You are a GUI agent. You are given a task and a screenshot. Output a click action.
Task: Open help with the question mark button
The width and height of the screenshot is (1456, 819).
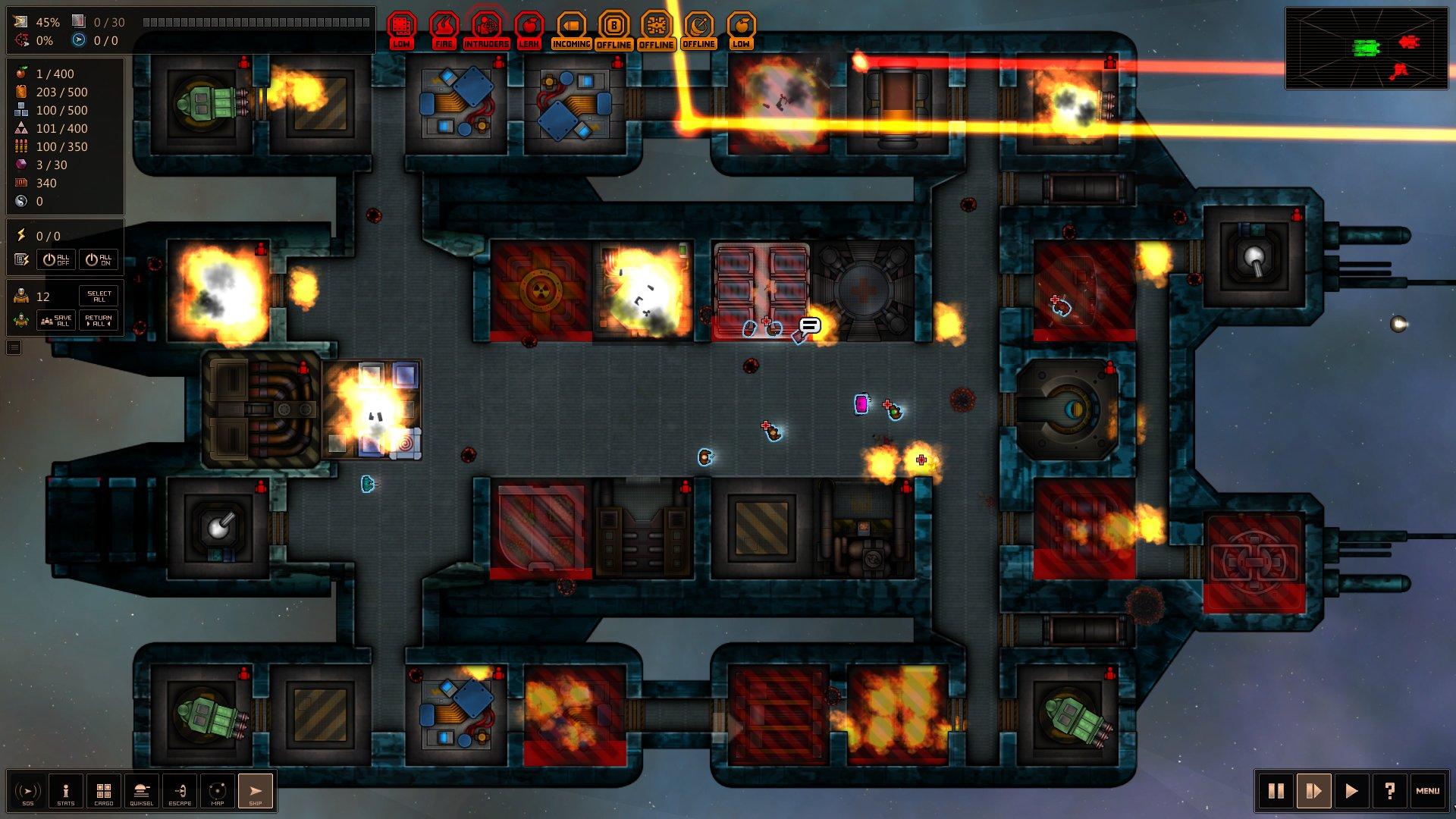click(x=1390, y=792)
